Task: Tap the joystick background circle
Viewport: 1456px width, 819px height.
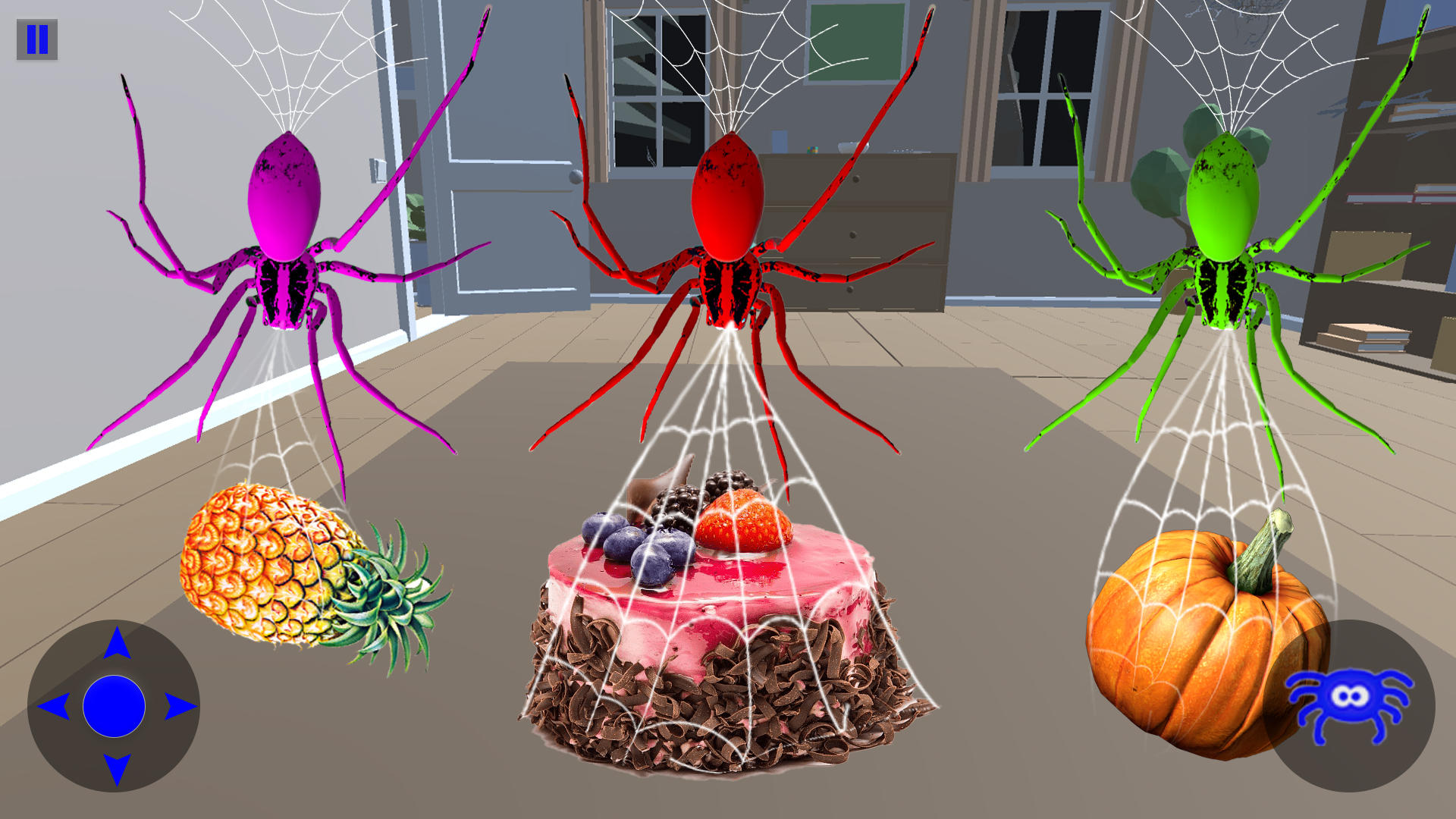Action: coord(115,707)
